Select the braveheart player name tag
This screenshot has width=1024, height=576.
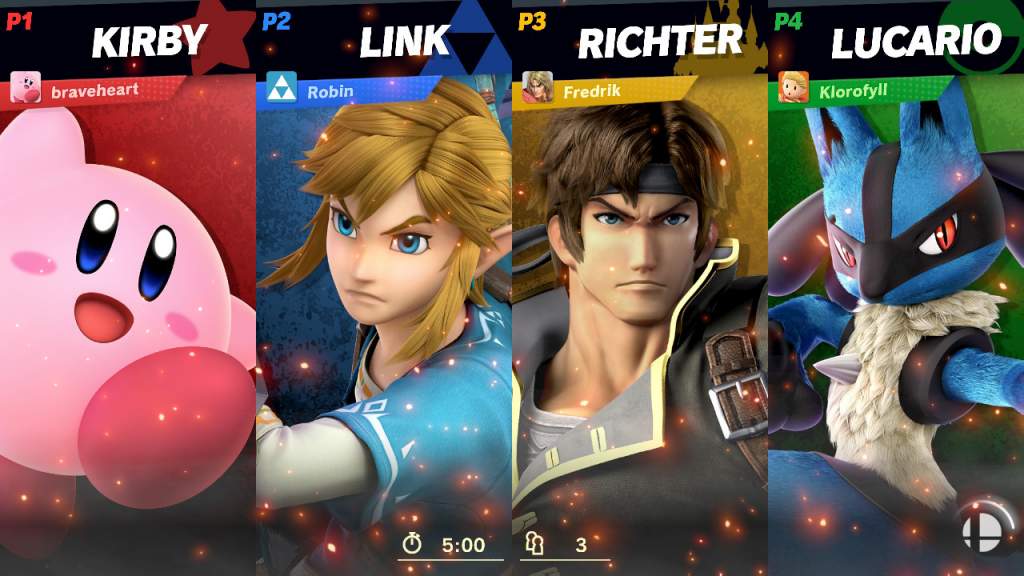(94, 90)
